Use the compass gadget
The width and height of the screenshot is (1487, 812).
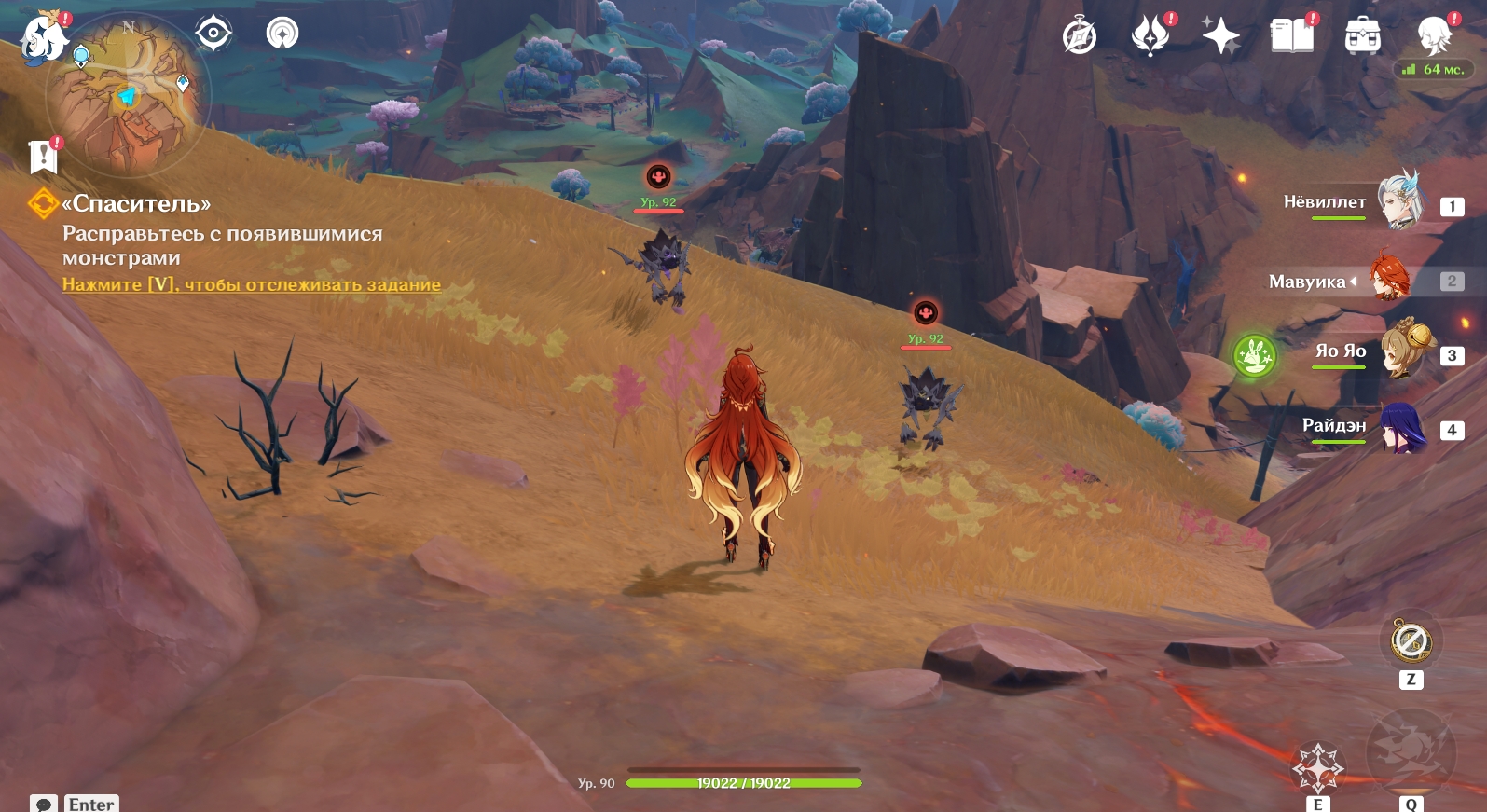click(x=1411, y=641)
